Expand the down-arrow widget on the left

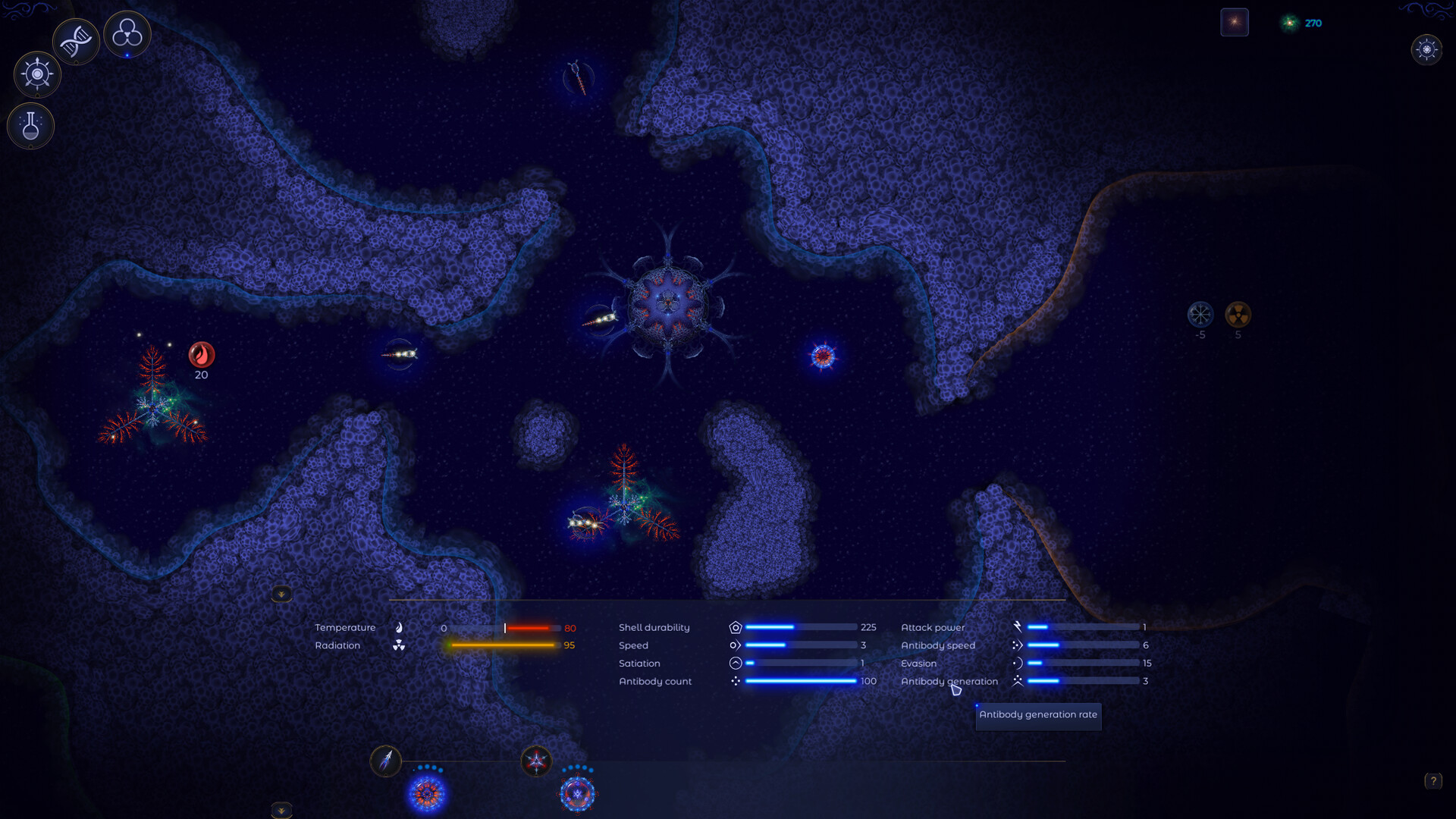[281, 593]
